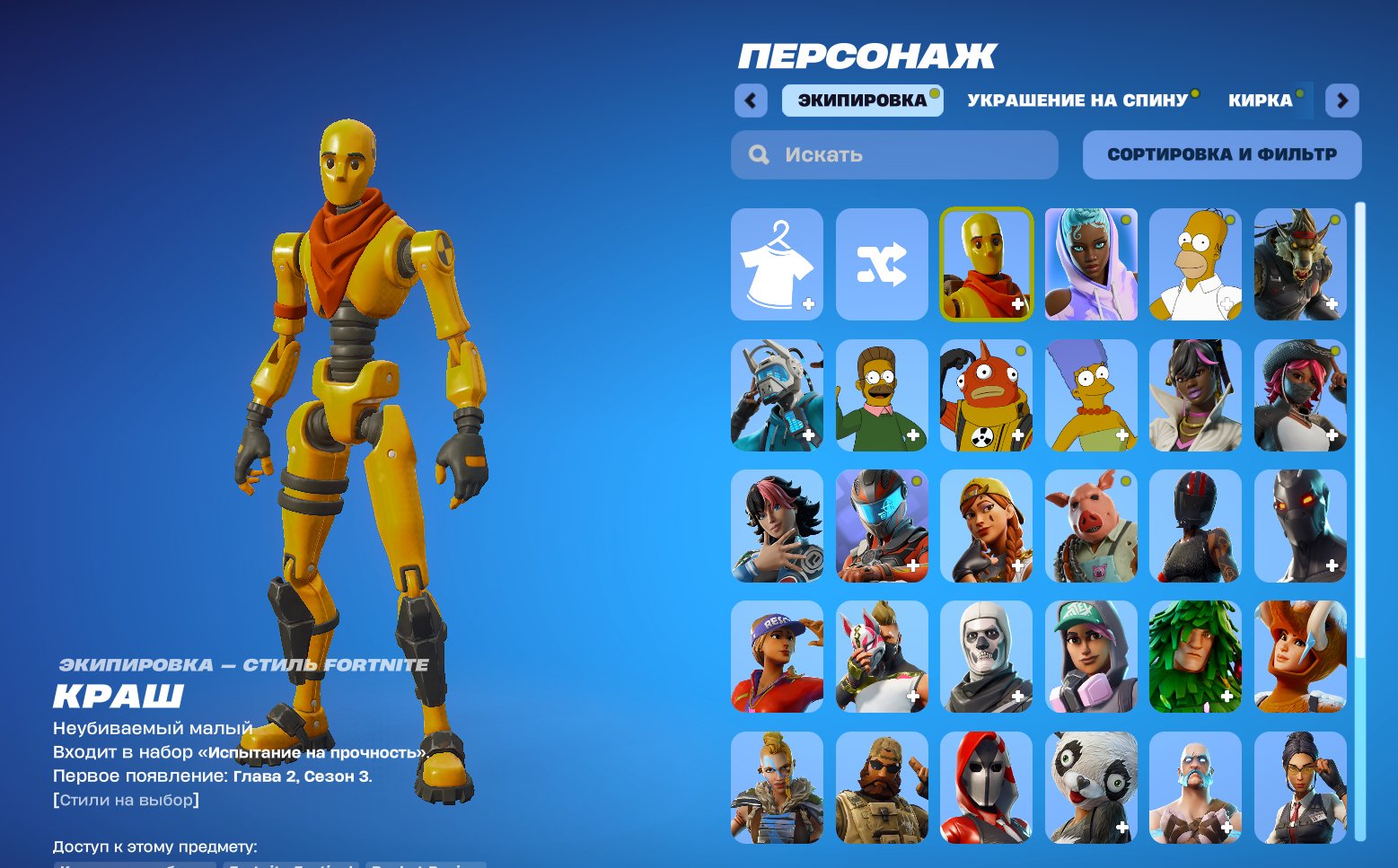Select the Marge Simpson outfit
This screenshot has height=868, width=1398.
pyautogui.click(x=1089, y=395)
